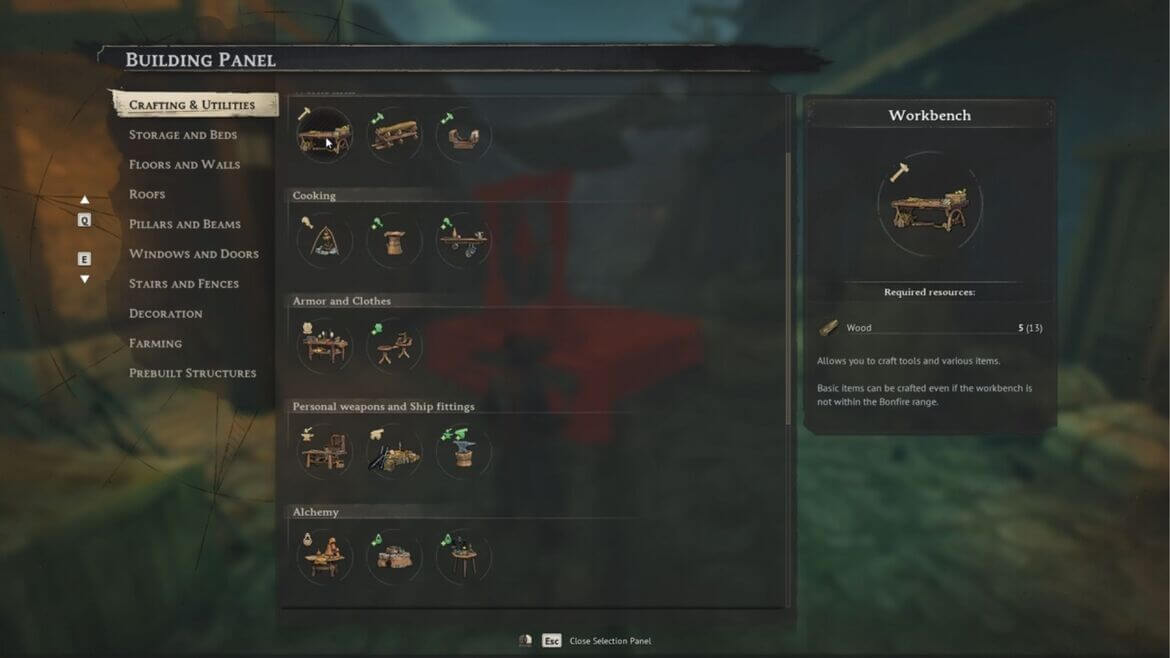Choose the Prebuilt Structures category
The image size is (1170, 658).
pyautogui.click(x=193, y=373)
